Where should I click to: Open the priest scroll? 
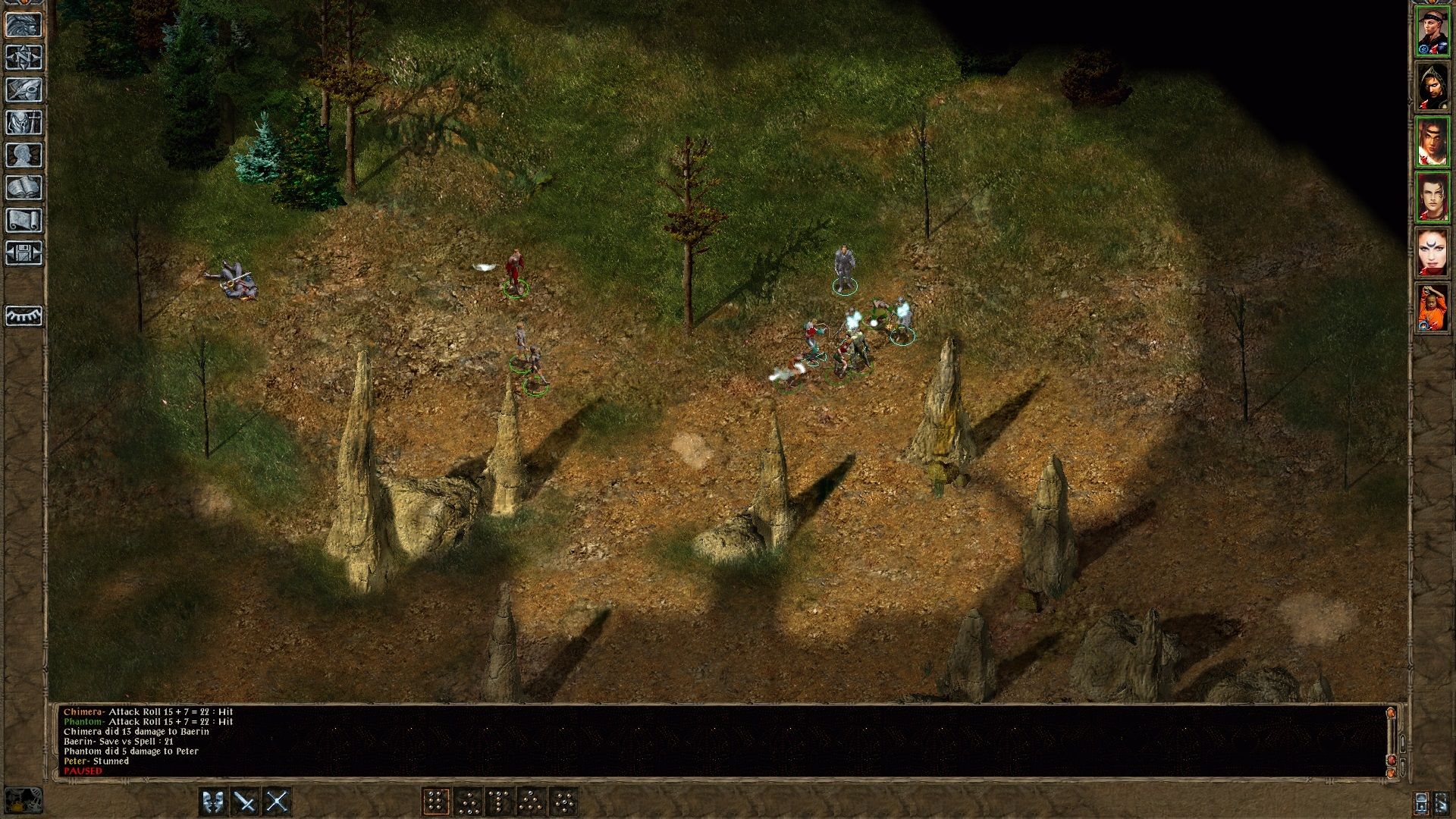pos(24,220)
